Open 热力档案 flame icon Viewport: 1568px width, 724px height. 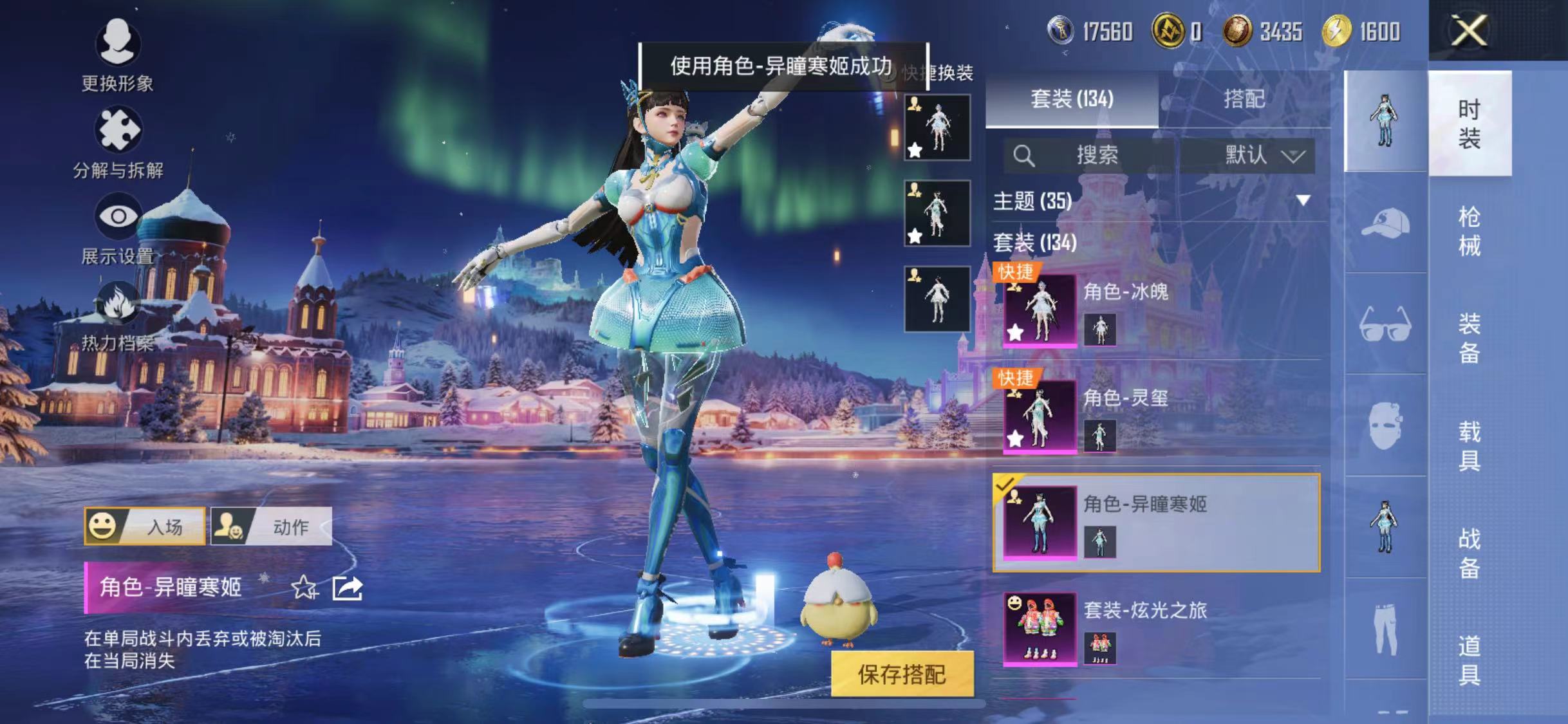coord(117,304)
